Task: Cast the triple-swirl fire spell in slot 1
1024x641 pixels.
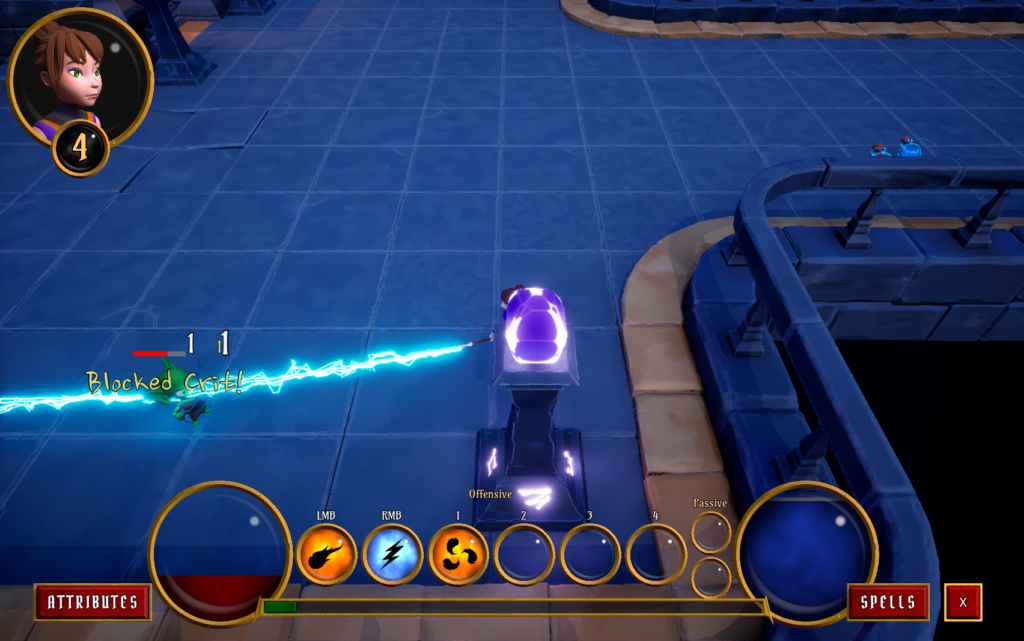Action: (x=458, y=554)
